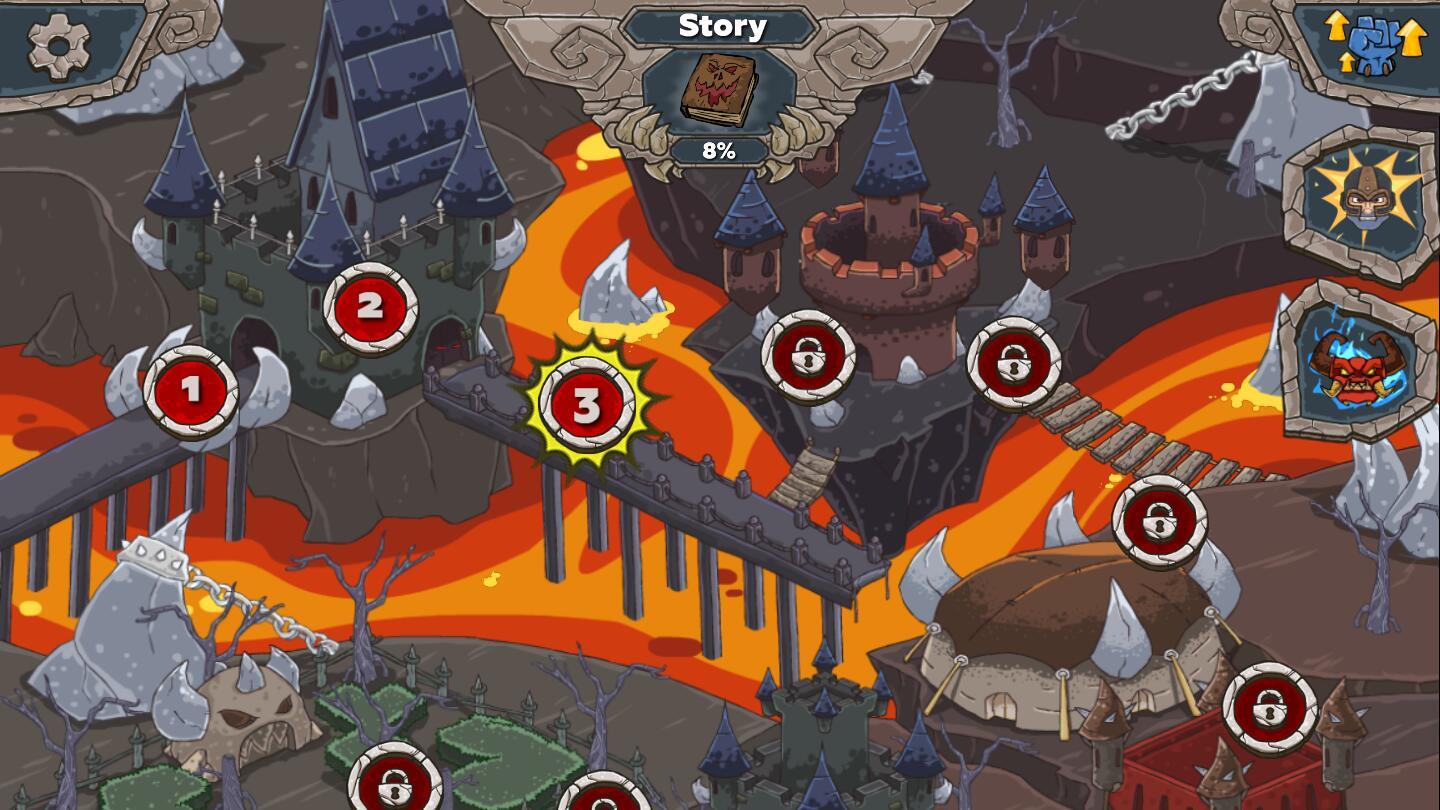Open the blue fist upgrades menu
Screen dimensions: 1440x810
1374,44
